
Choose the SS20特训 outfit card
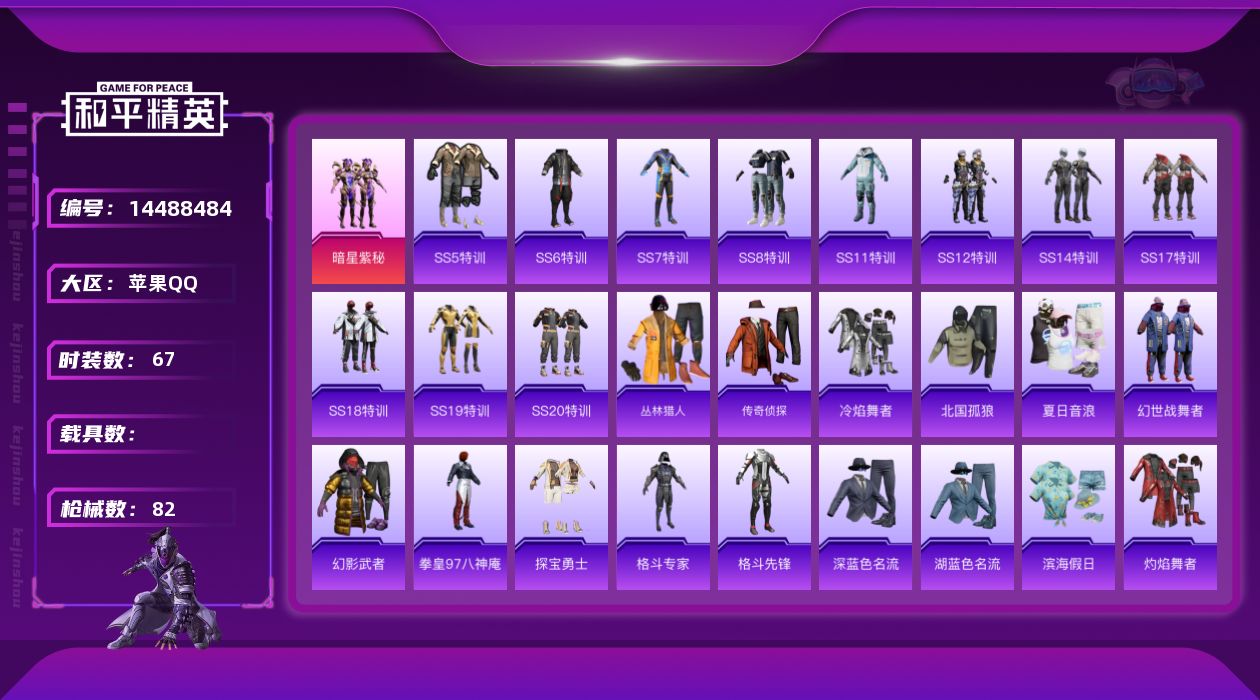click(x=561, y=363)
